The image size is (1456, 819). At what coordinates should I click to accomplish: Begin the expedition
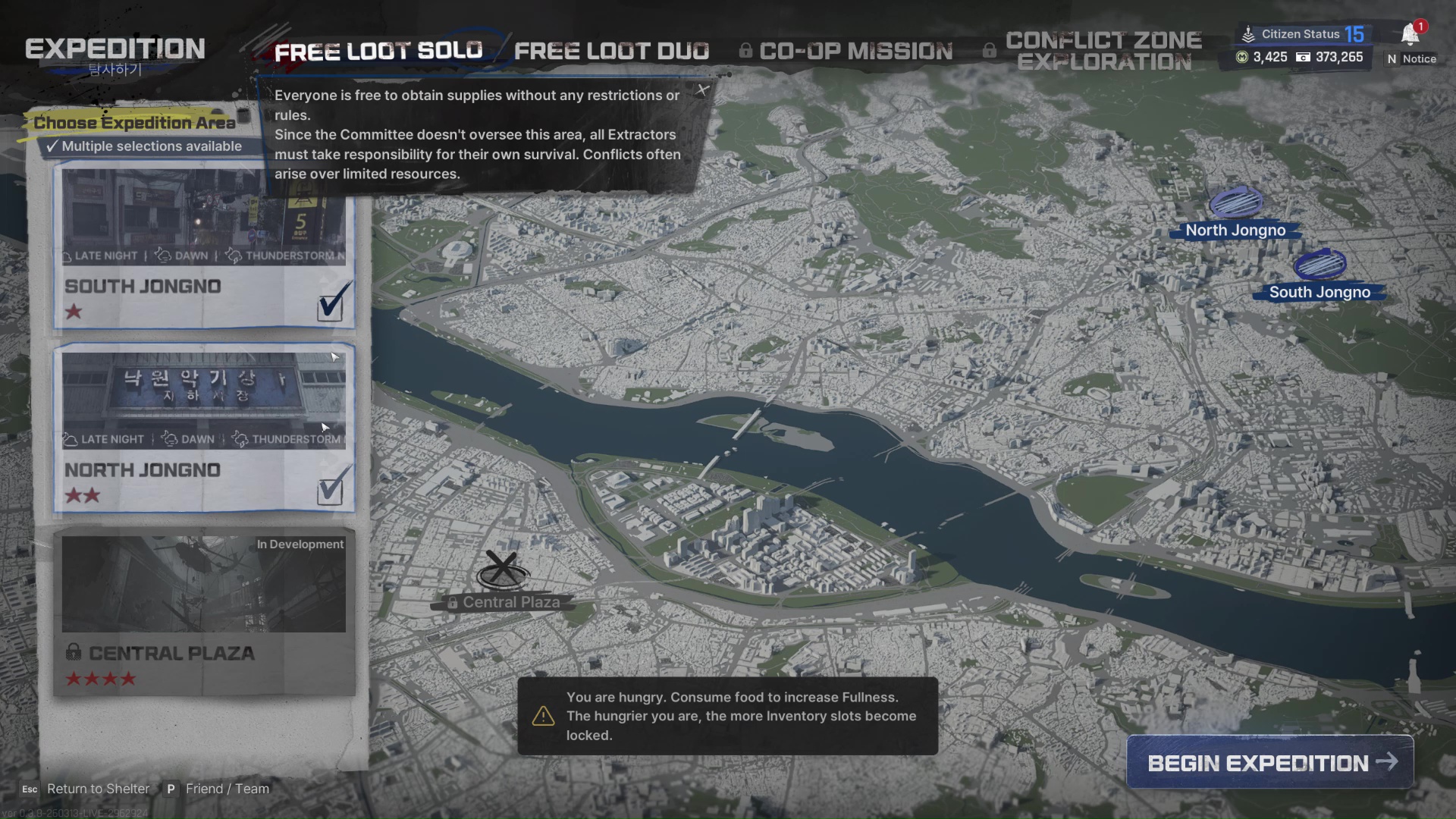[x=1270, y=762]
